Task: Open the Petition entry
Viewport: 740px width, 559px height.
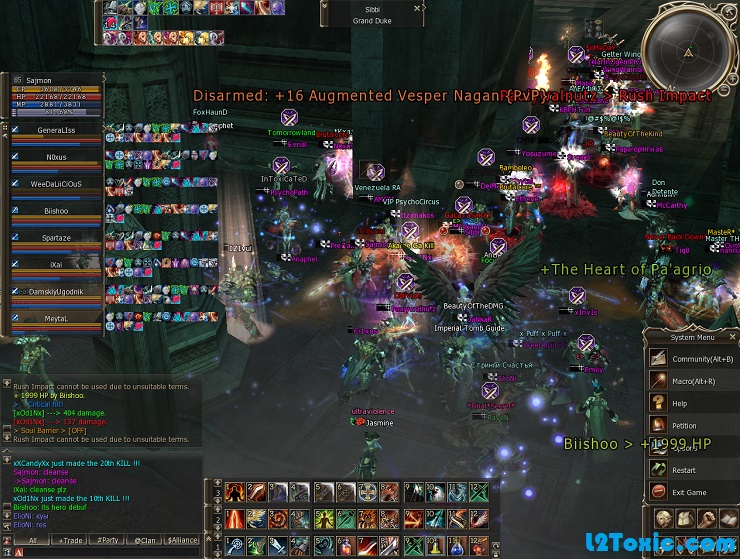Action: coord(684,425)
